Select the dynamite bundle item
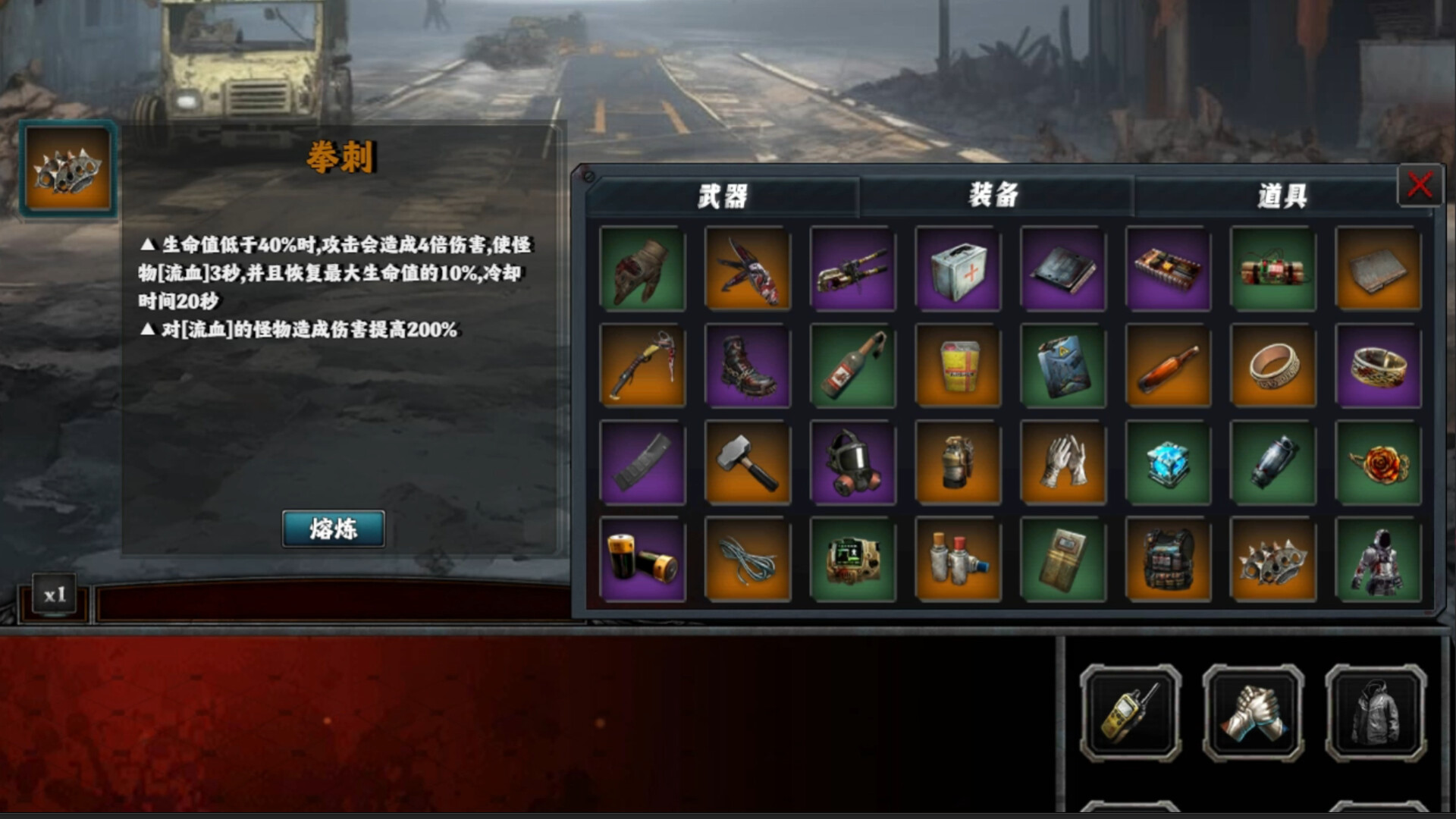1456x819 pixels. (1273, 270)
